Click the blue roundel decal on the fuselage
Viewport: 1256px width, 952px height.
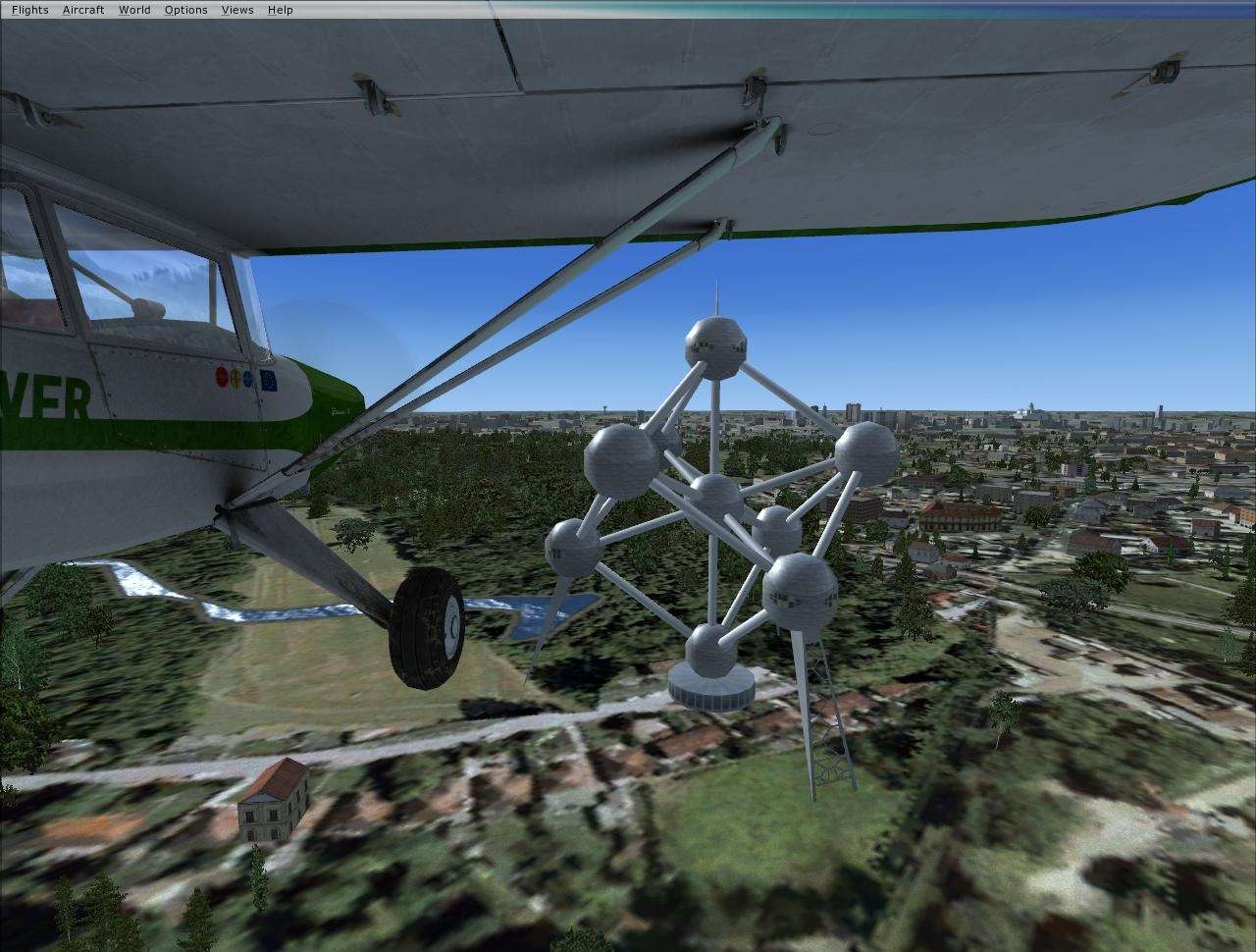247,377
